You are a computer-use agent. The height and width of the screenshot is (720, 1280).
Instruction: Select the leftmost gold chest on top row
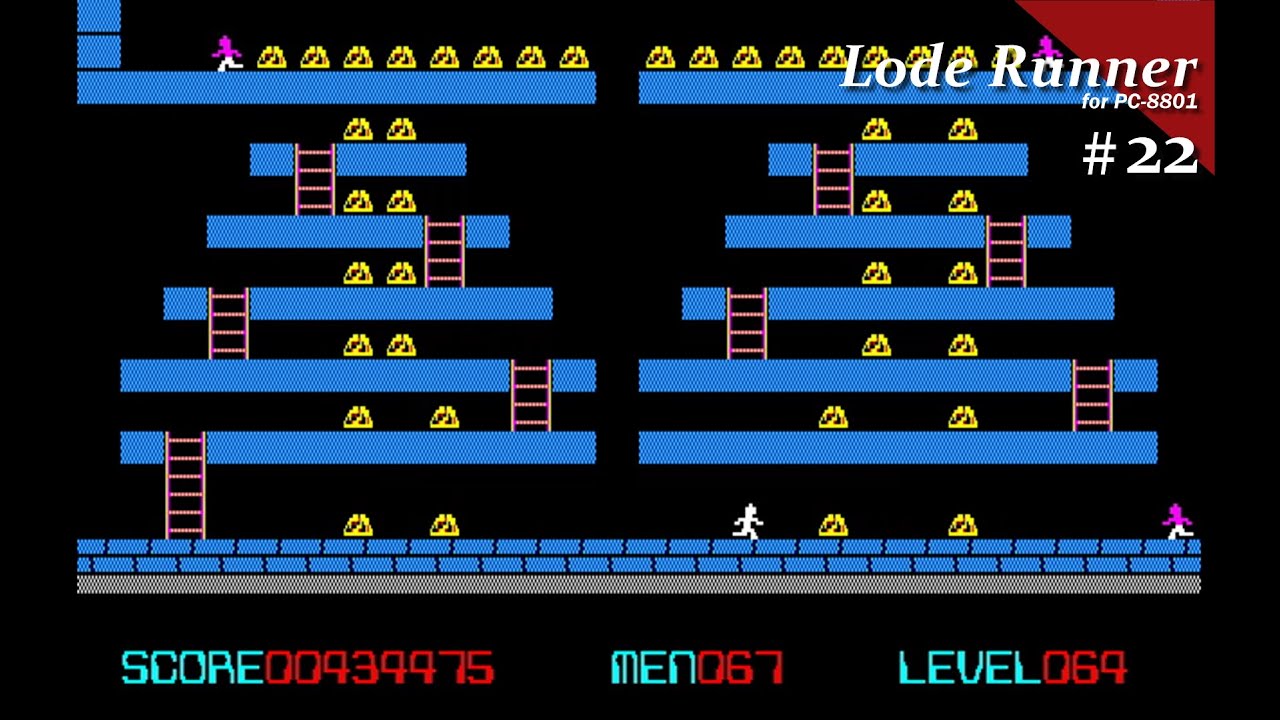272,55
